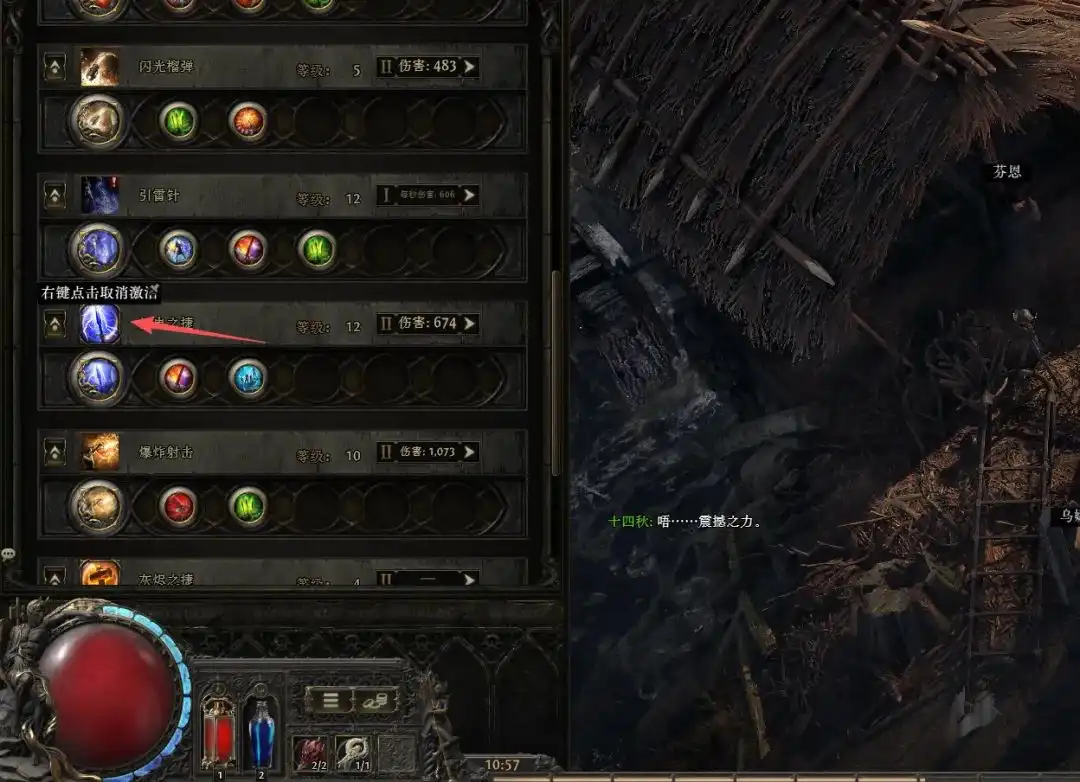Select the cyan support gem in the 674 damage skill row
The width and height of the screenshot is (1080, 782).
247,378
